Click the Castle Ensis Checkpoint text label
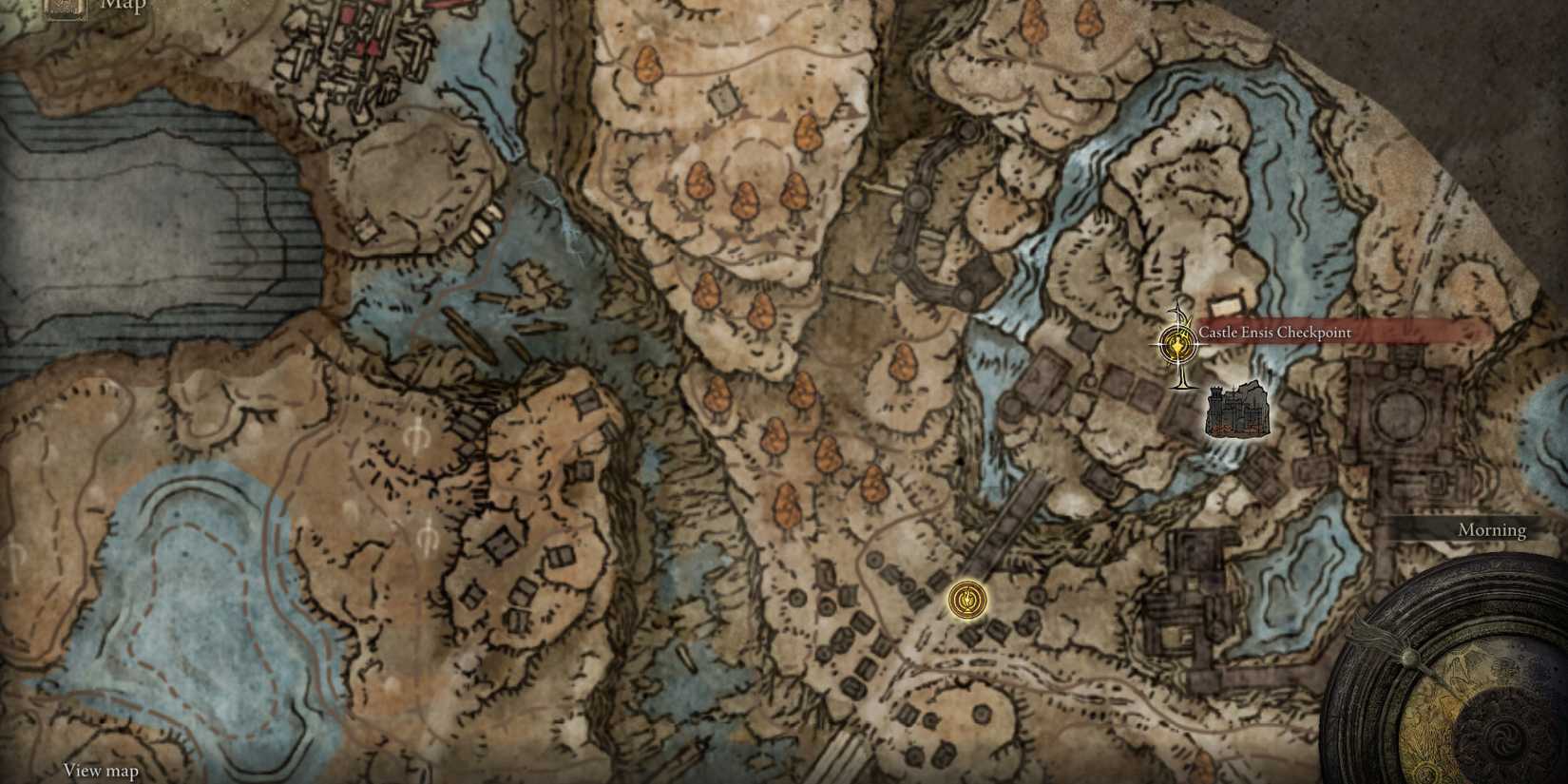This screenshot has width=1568, height=784. [x=1277, y=332]
